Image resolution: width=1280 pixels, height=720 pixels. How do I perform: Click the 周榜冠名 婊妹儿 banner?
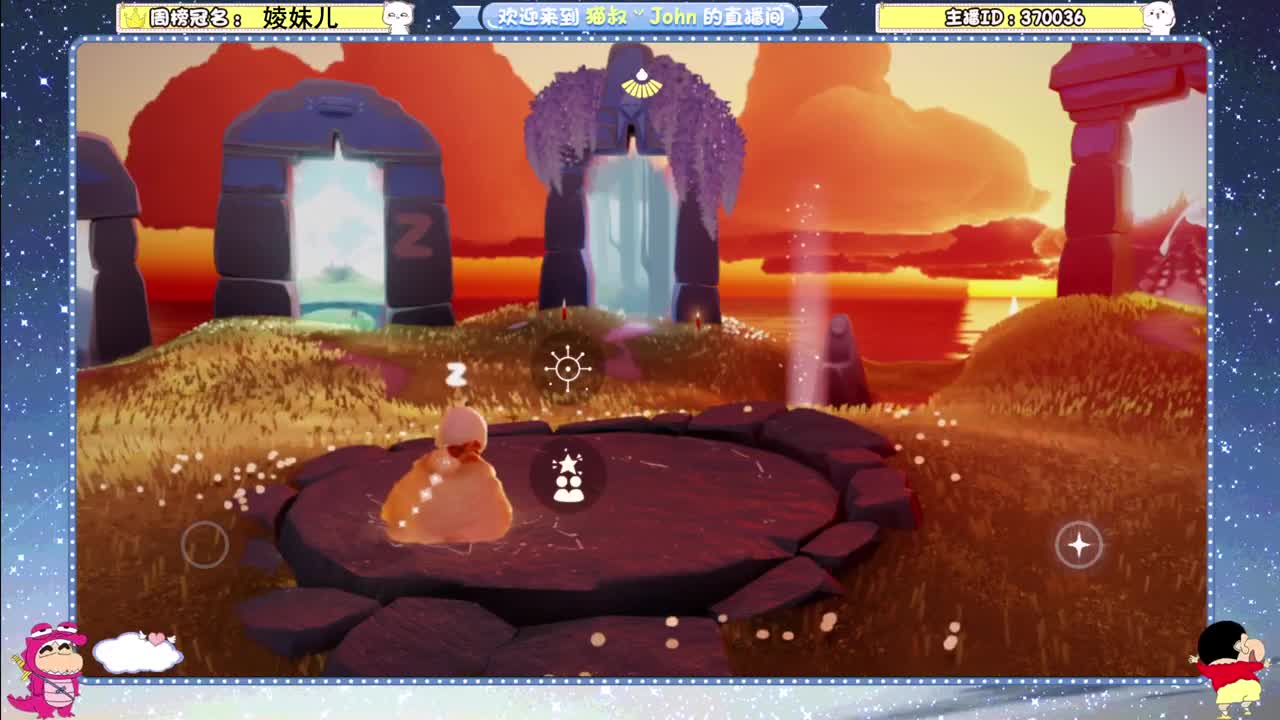click(250, 15)
